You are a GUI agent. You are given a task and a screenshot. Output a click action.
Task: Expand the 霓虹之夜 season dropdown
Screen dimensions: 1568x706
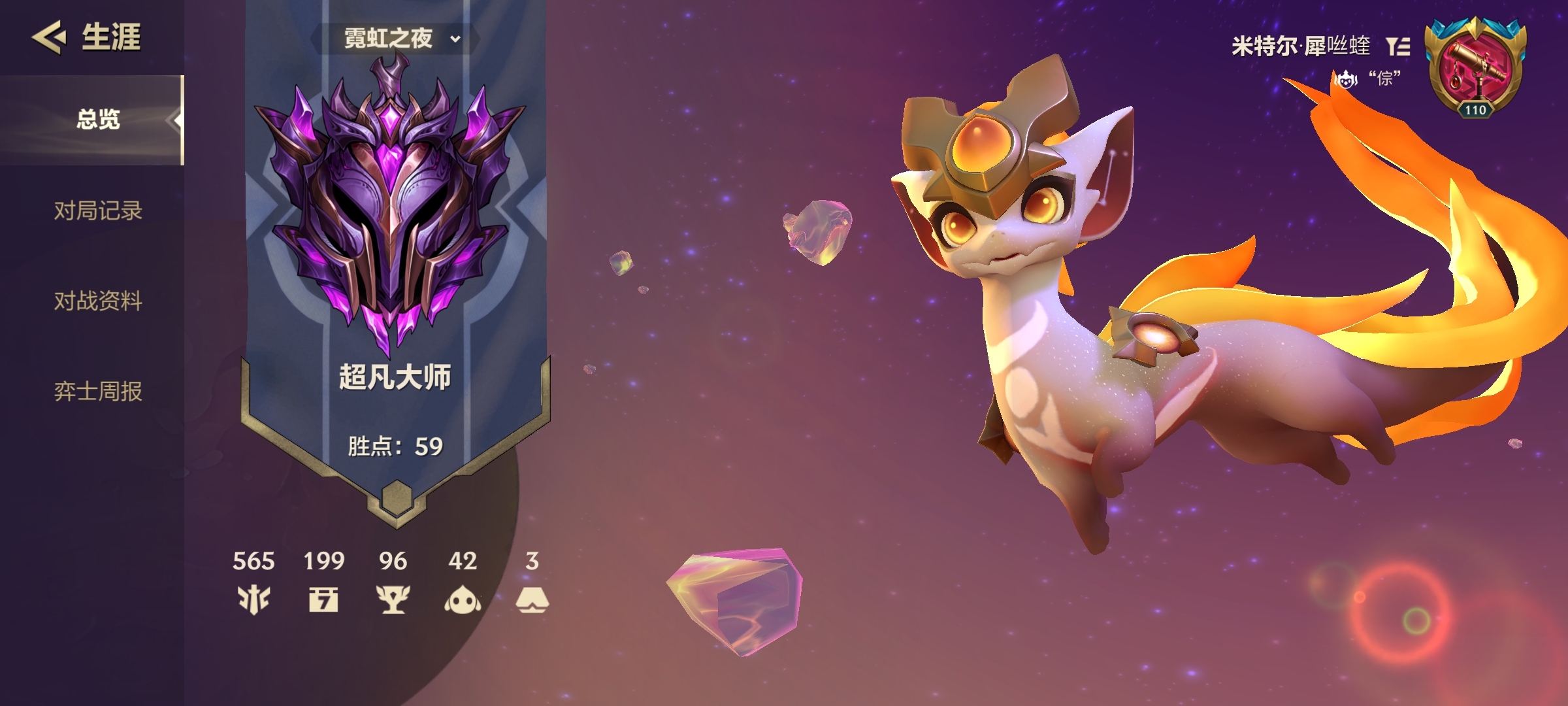401,39
